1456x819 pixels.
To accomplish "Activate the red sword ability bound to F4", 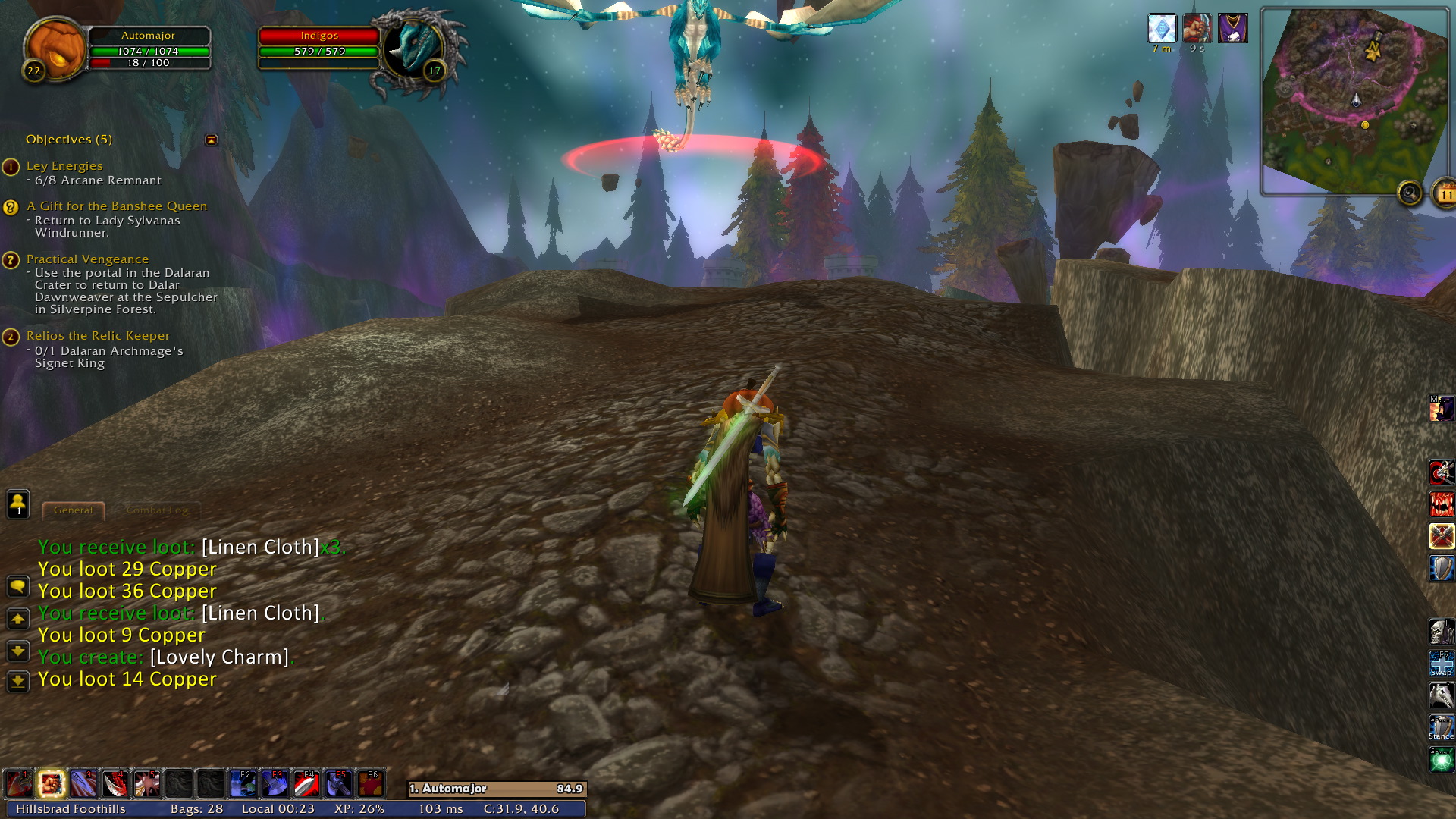I will click(x=306, y=784).
